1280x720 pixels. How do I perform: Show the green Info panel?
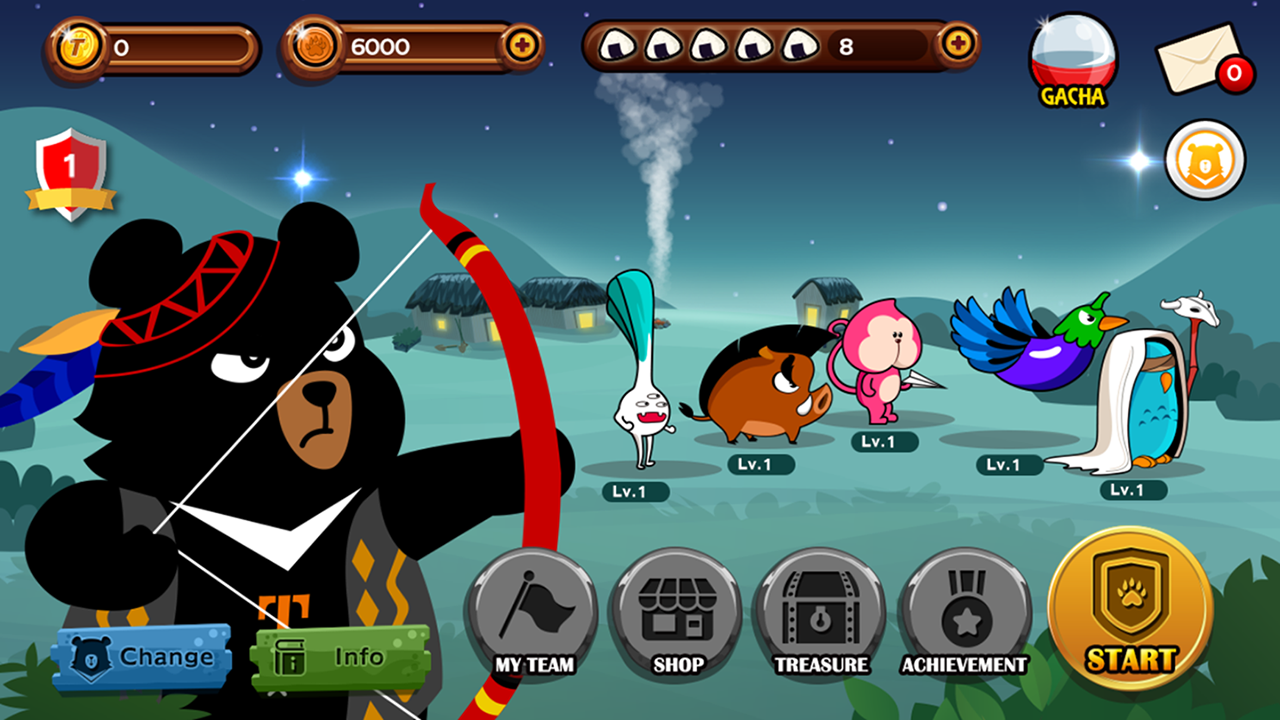click(340, 659)
